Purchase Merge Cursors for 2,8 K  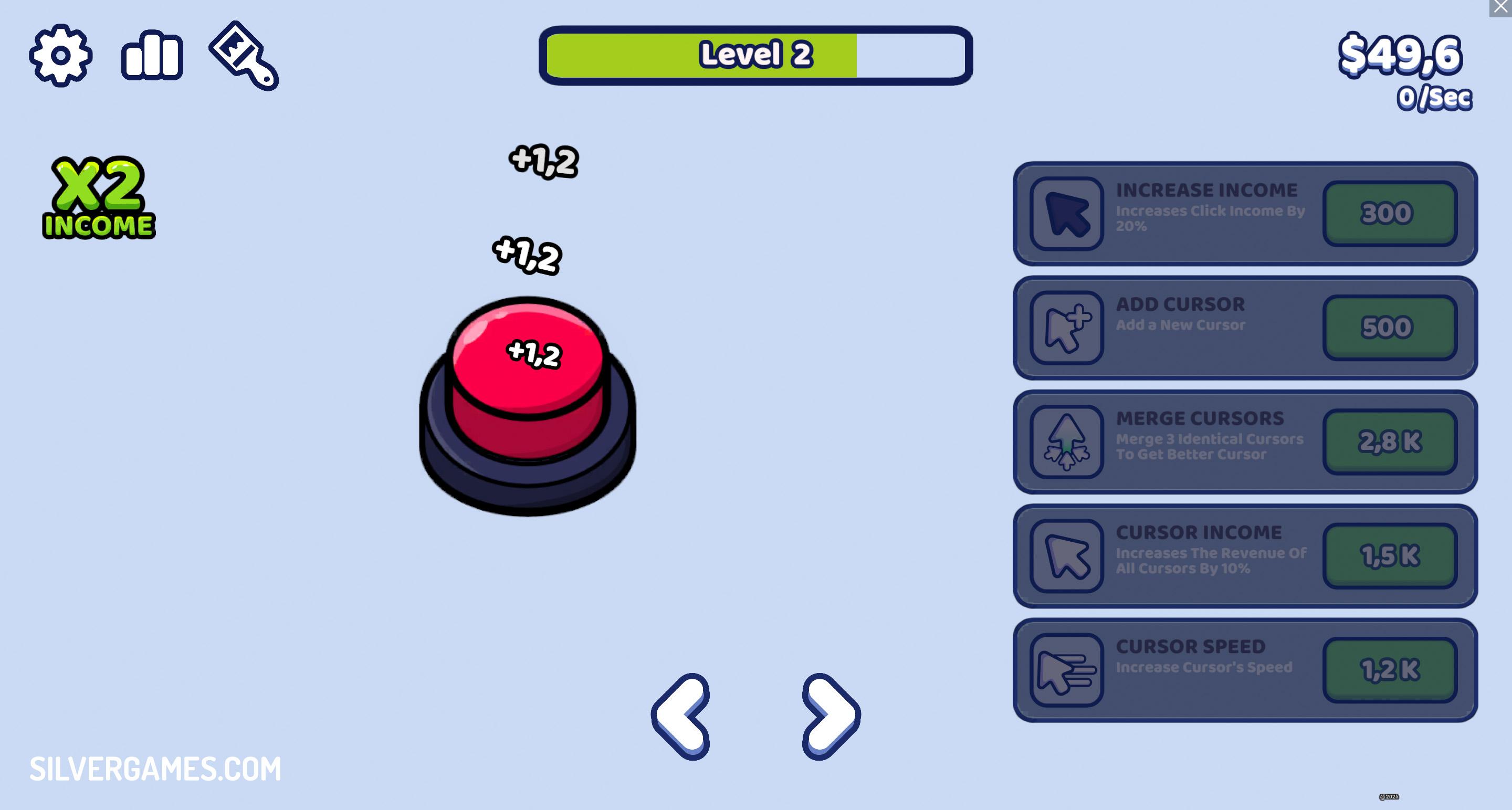click(x=1390, y=440)
